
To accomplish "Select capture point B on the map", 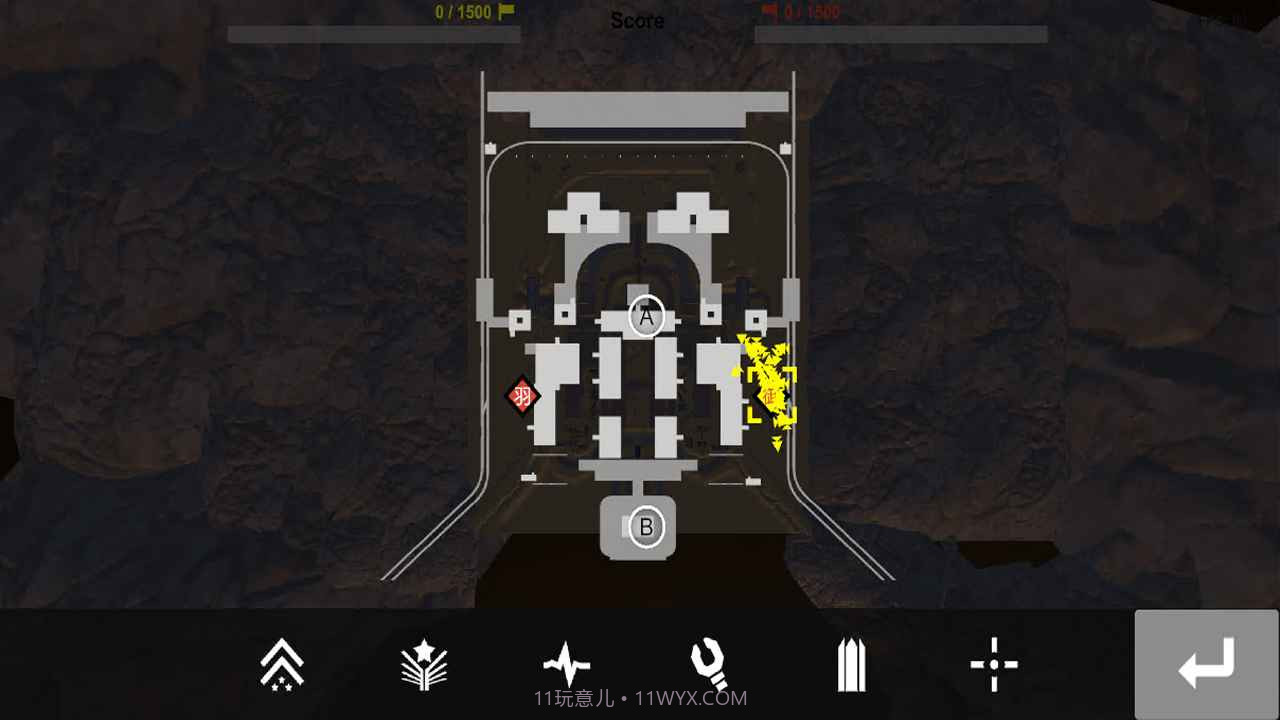I will click(x=646, y=528).
